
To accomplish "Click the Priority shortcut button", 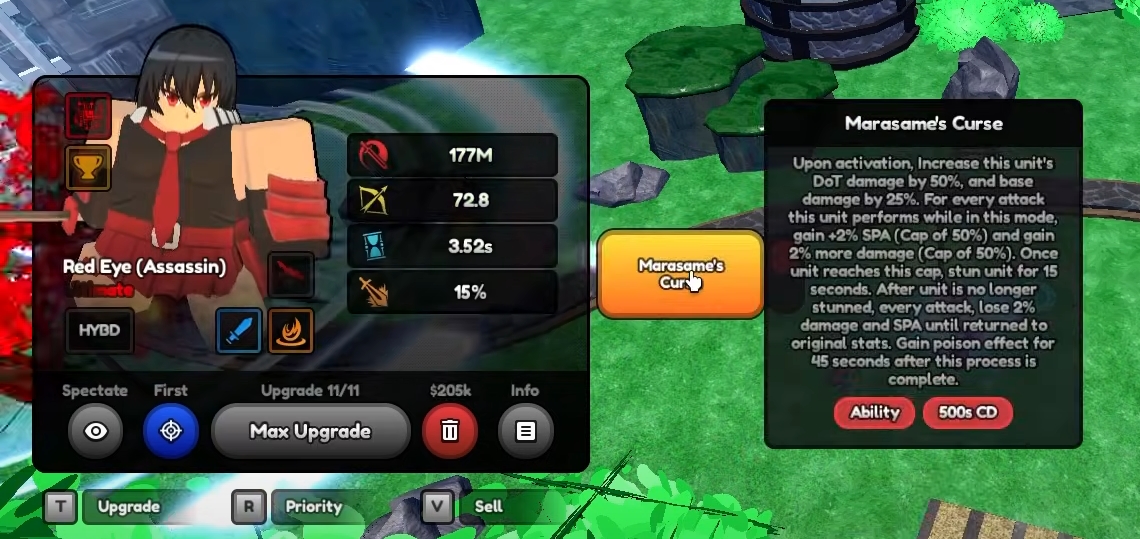I will (x=313, y=507).
